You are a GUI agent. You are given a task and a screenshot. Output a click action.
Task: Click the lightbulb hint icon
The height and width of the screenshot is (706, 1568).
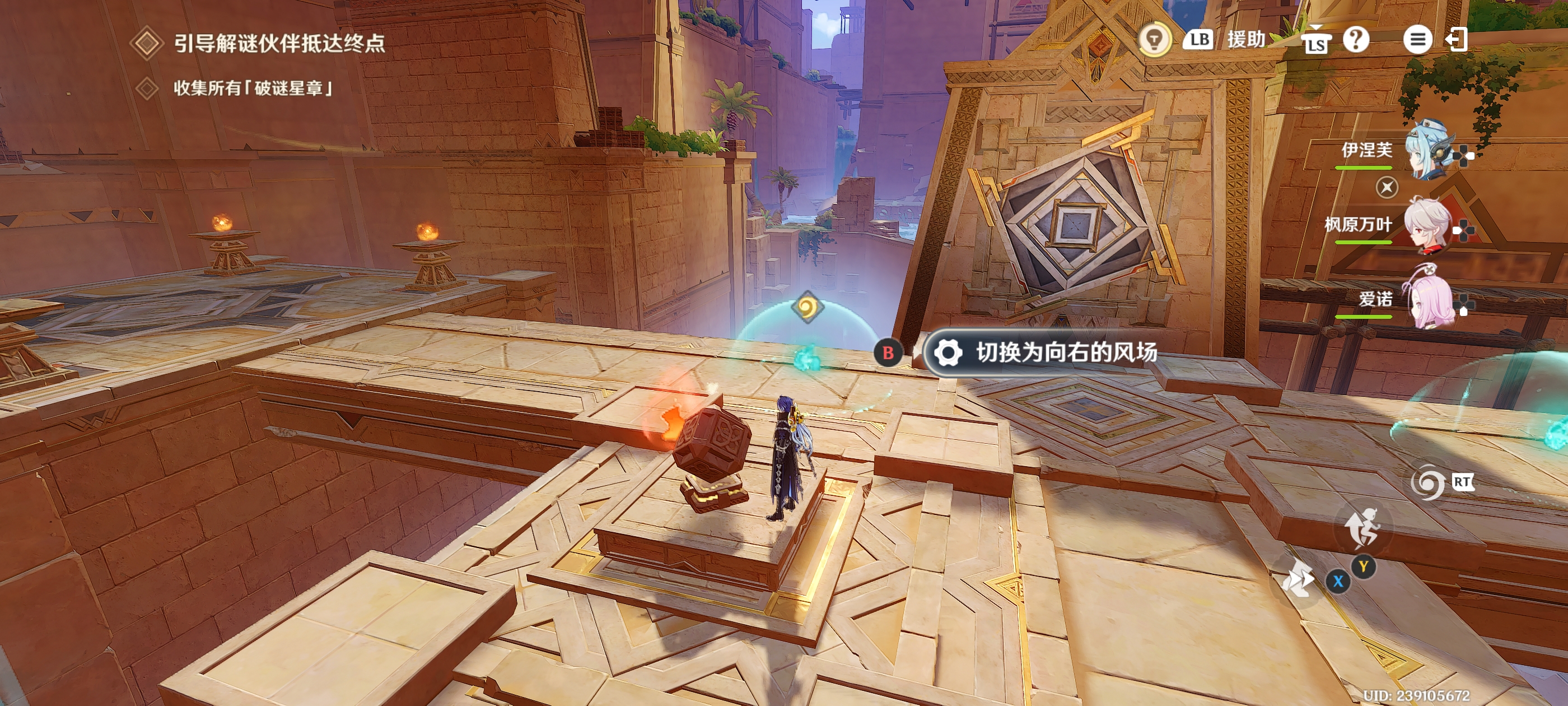[1154, 39]
